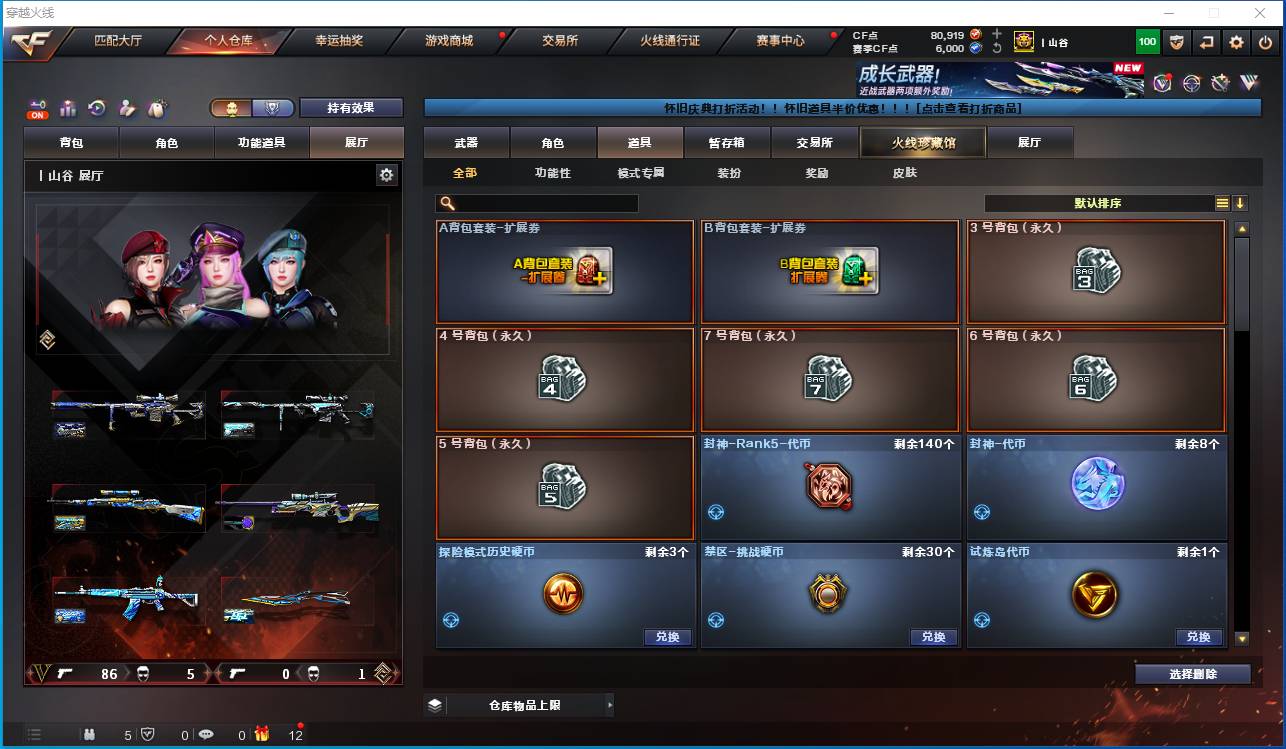Open the V badge icon with red notification dot
The width and height of the screenshot is (1286, 749).
[1161, 82]
